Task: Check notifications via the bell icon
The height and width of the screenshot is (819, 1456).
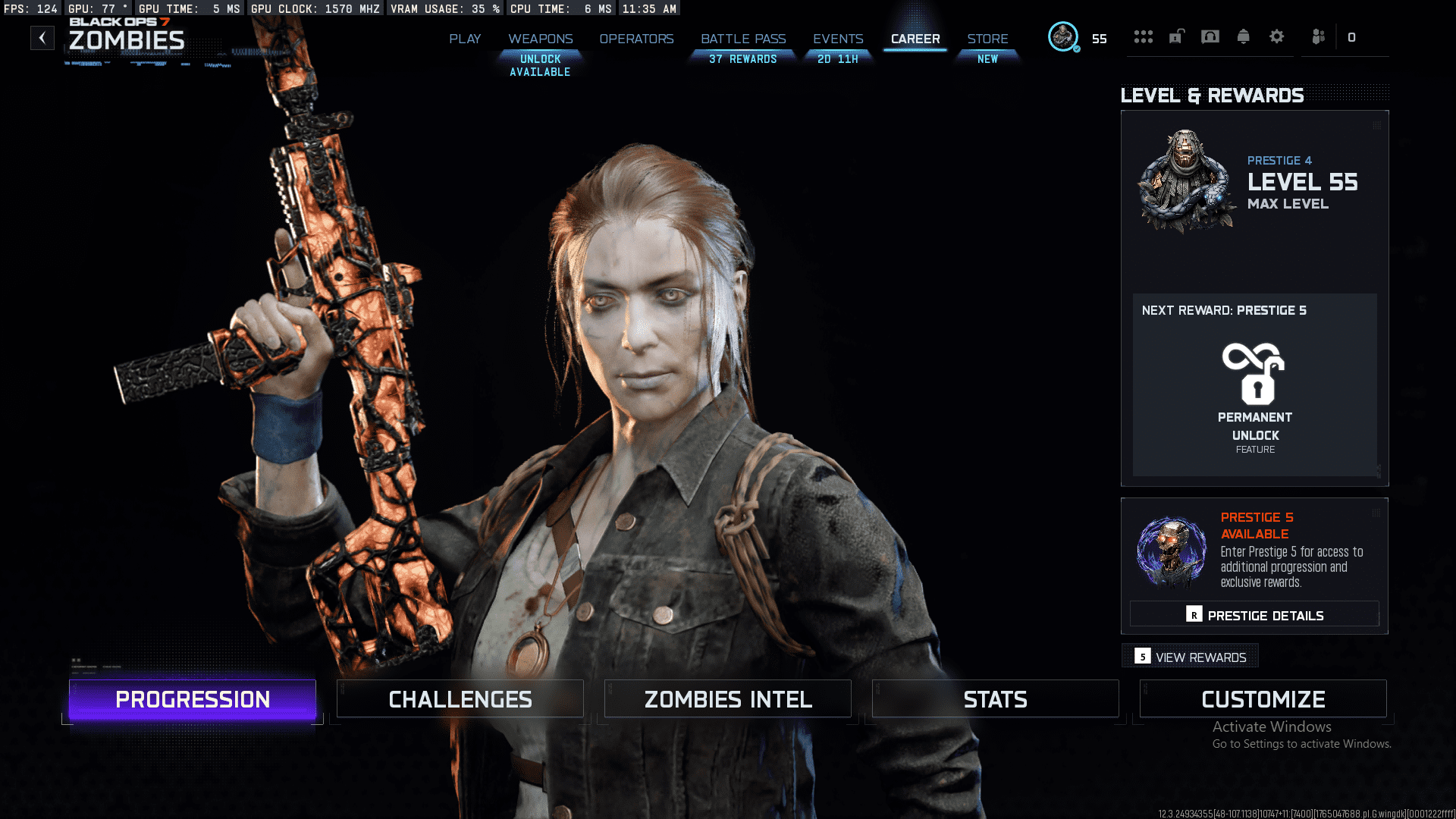Action: pos(1243,36)
